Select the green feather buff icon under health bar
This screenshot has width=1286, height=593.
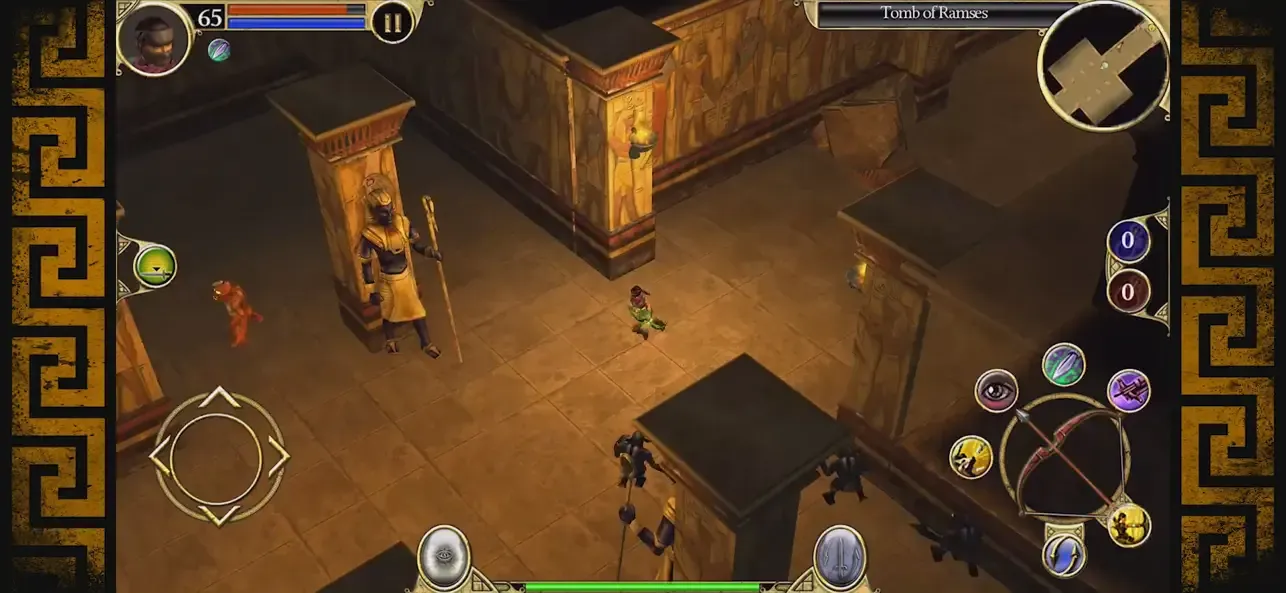(218, 50)
